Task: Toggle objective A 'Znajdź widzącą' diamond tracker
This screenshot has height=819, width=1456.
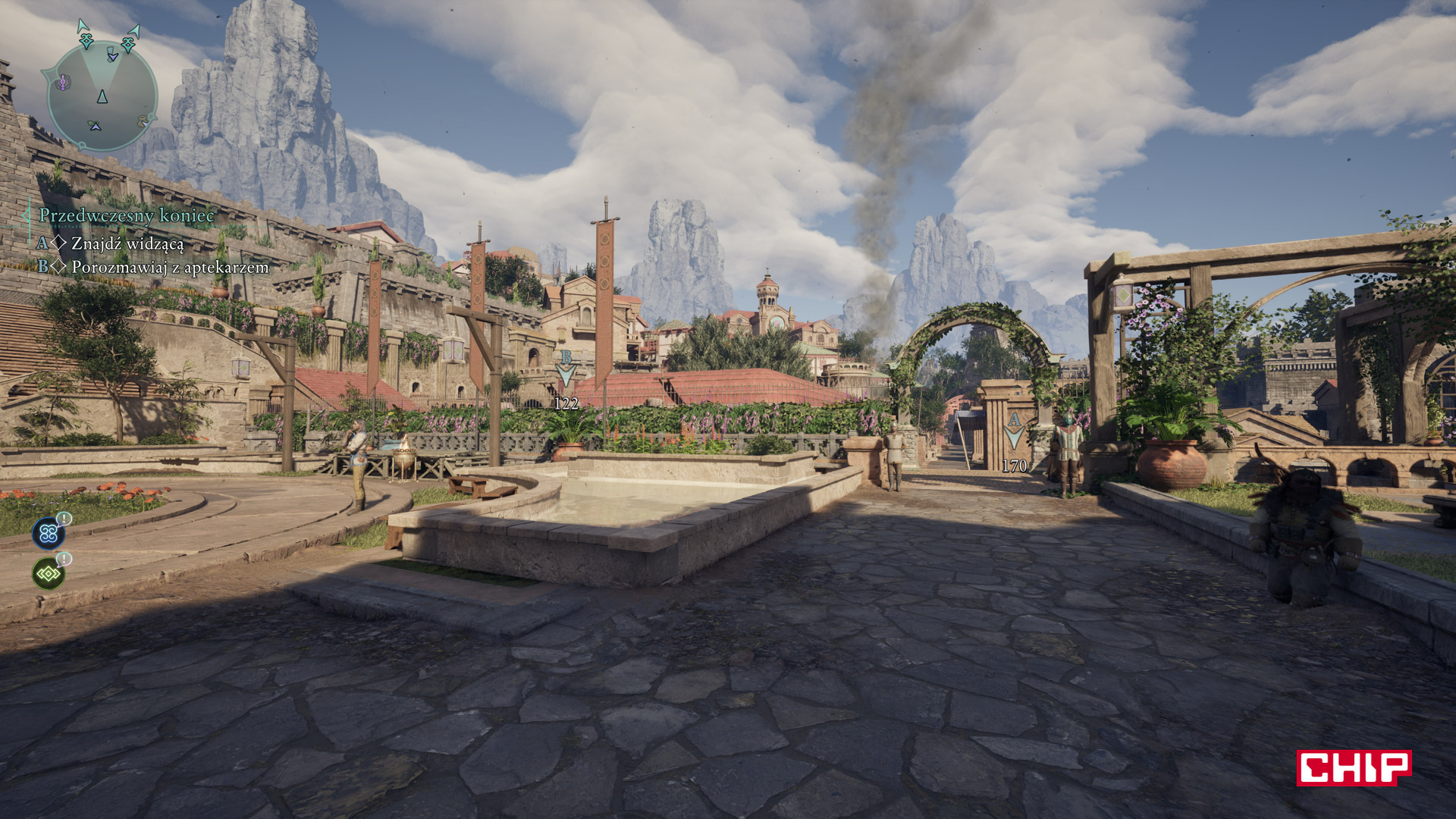Action: [x=59, y=242]
